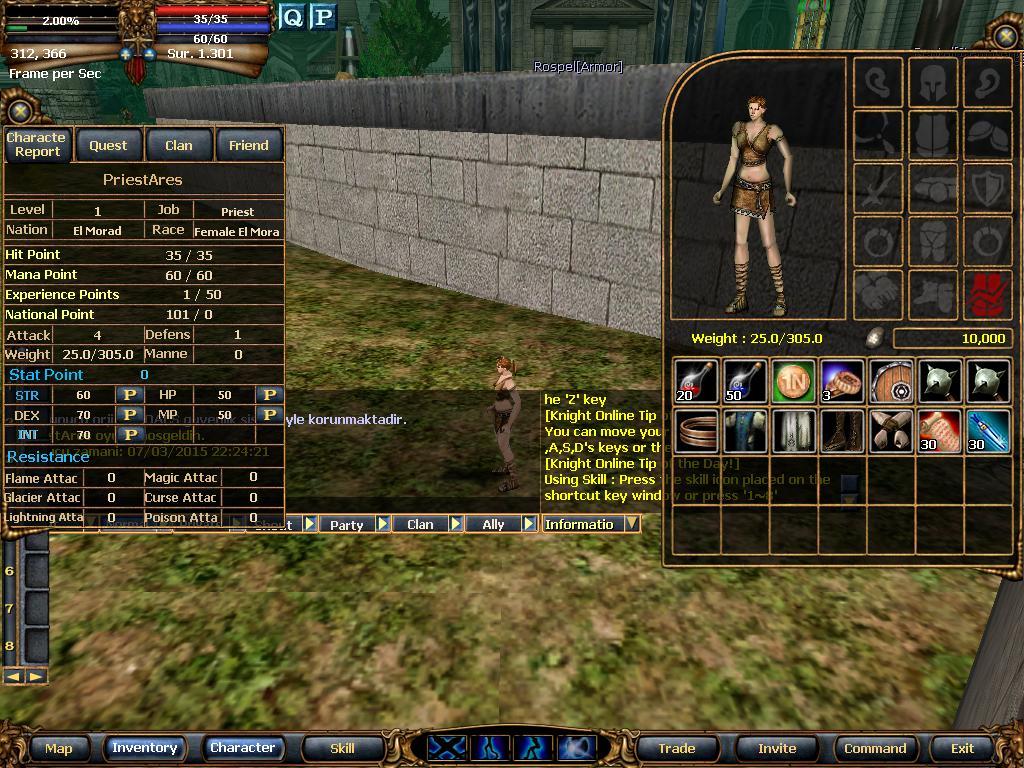
Task: Pick the wooden round shield in inventory
Action: point(891,381)
